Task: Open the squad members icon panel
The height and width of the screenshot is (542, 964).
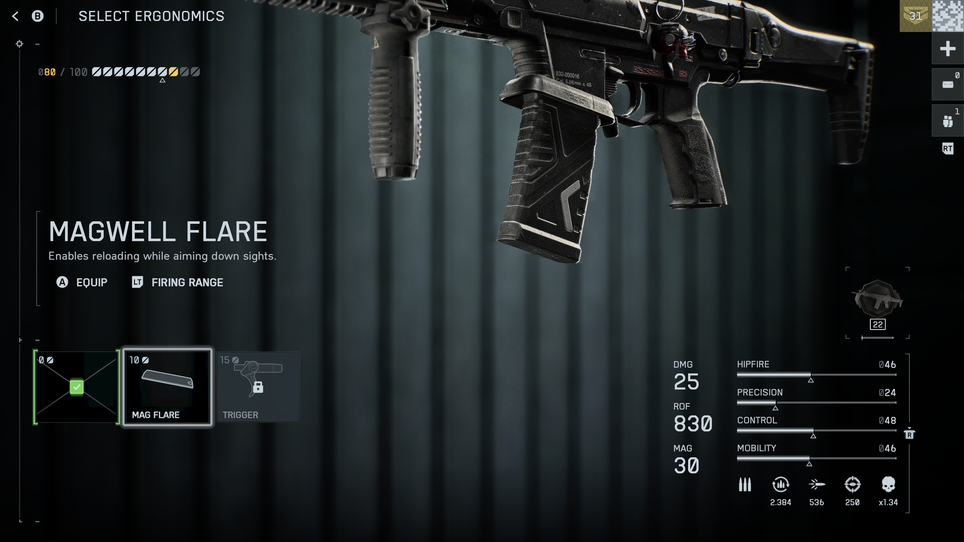Action: [947, 121]
